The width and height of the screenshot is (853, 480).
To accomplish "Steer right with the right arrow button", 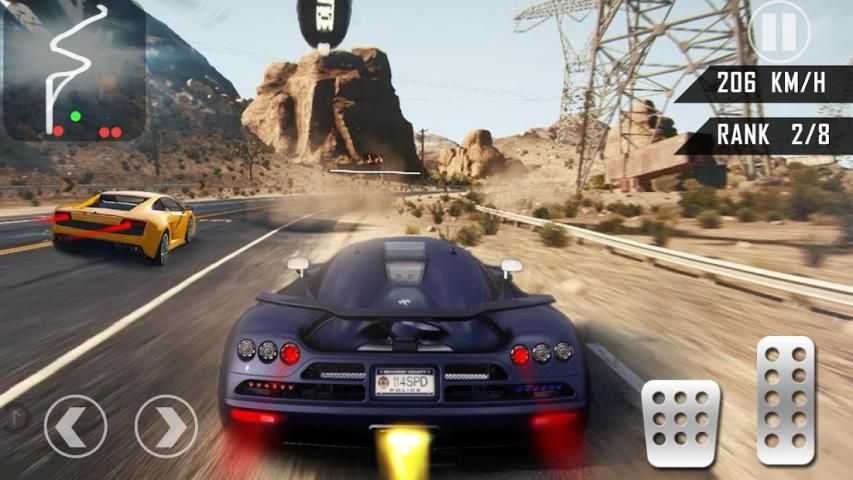I will tap(166, 427).
